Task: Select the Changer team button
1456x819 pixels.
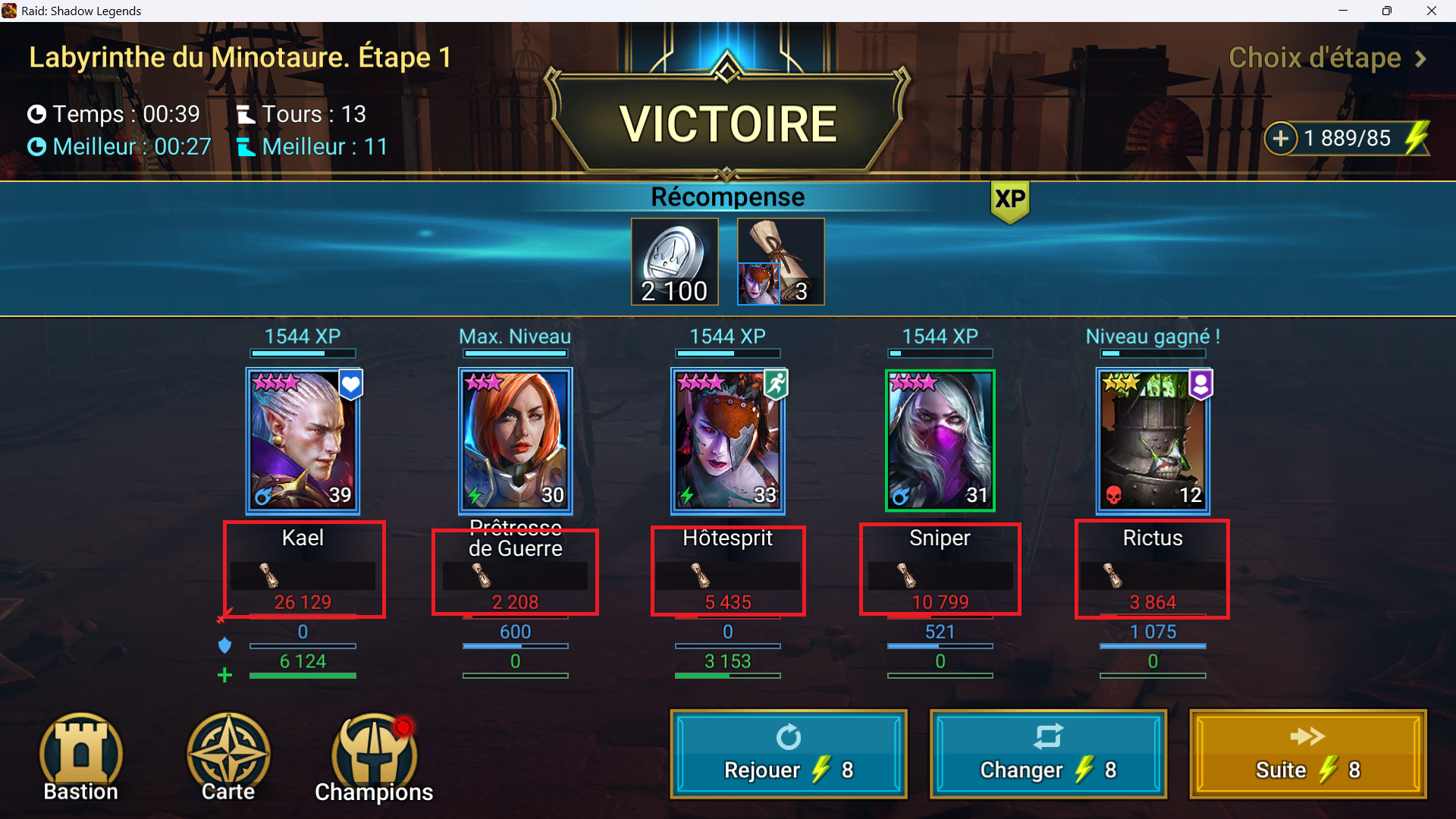Action: (x=1048, y=754)
